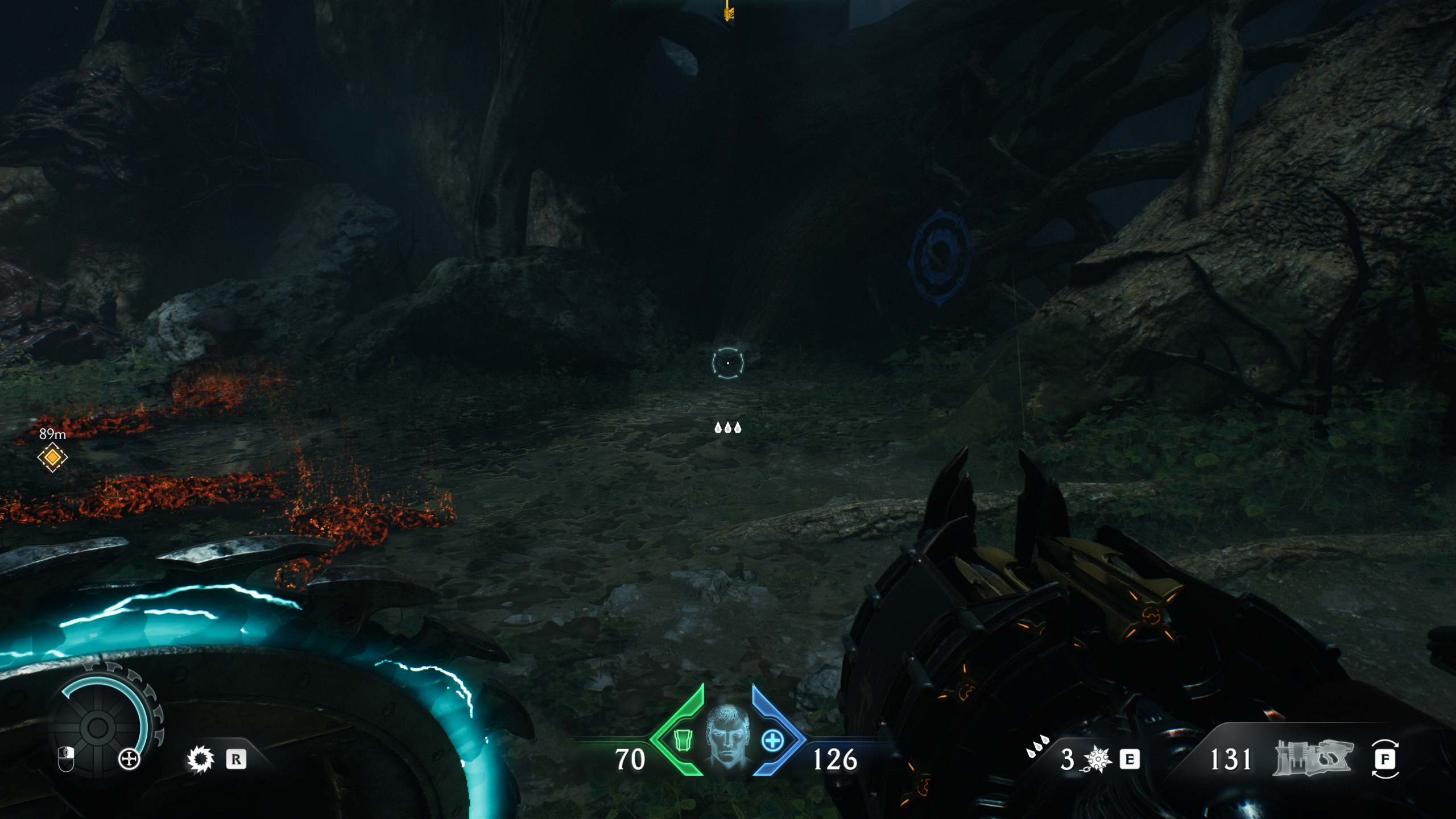Click the water droplets ammo icon
The width and height of the screenshot is (1456, 819).
tap(1039, 747)
